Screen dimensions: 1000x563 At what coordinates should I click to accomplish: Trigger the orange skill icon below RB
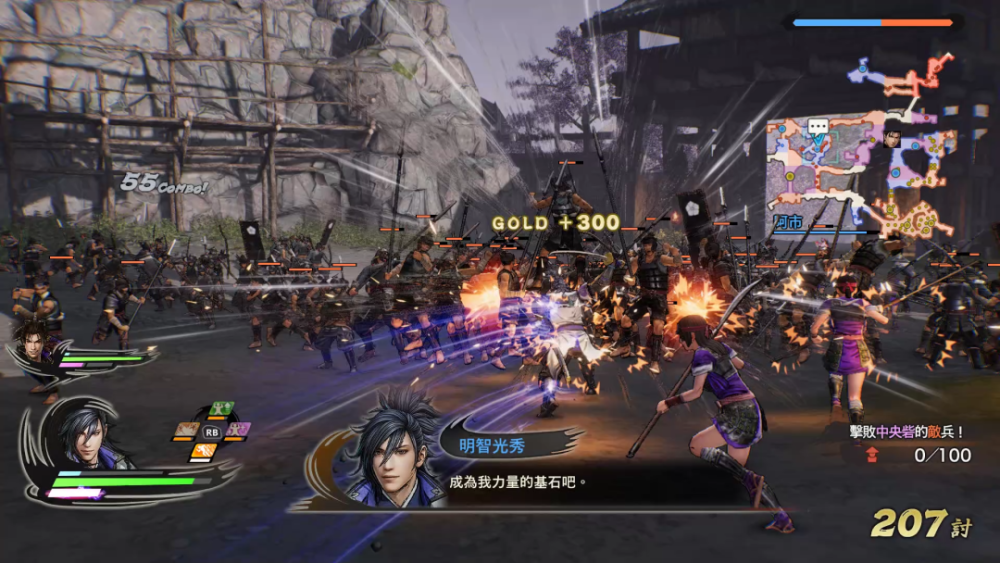tap(204, 450)
